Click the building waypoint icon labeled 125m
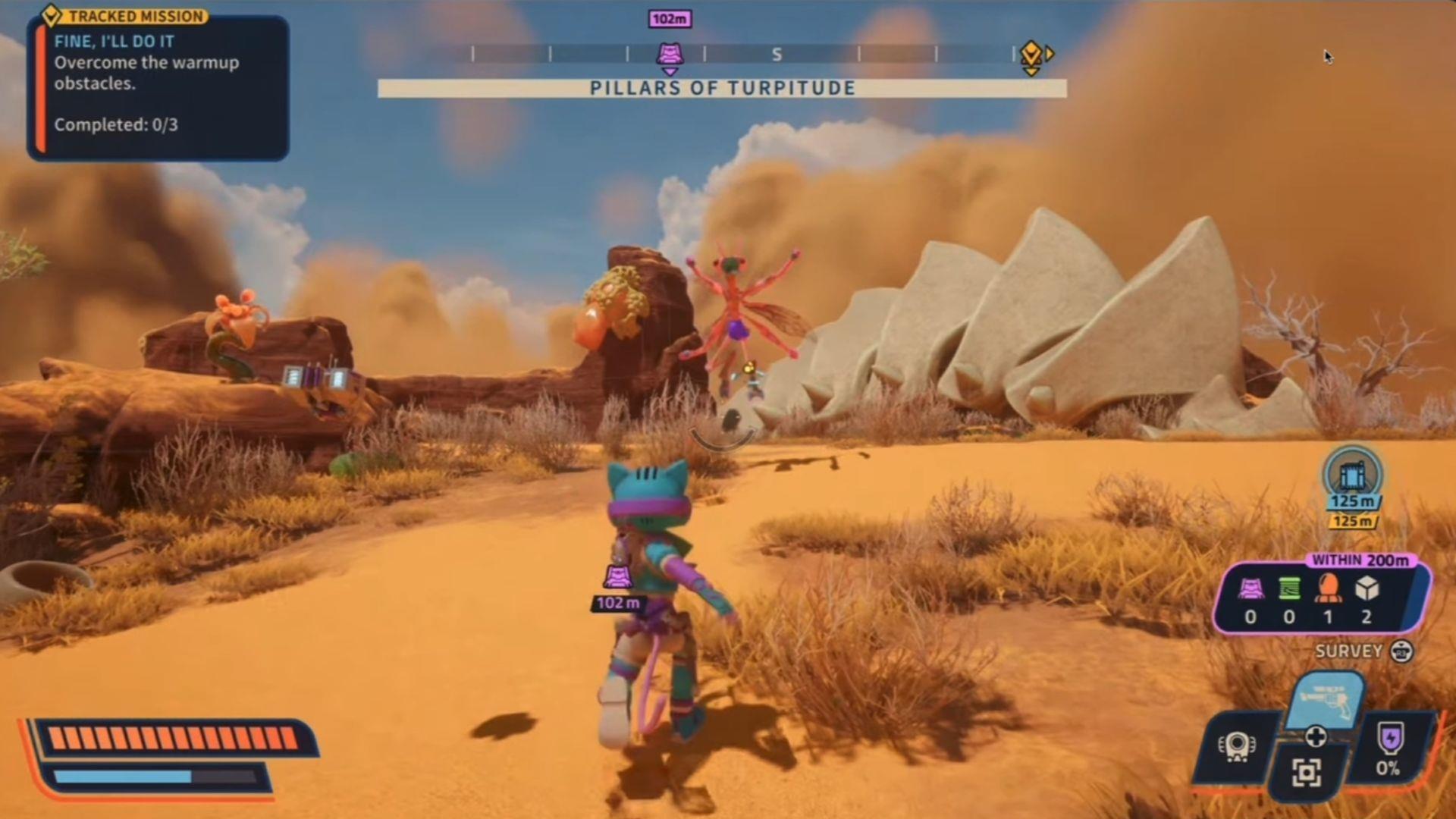This screenshot has width=1456, height=819. click(x=1351, y=478)
